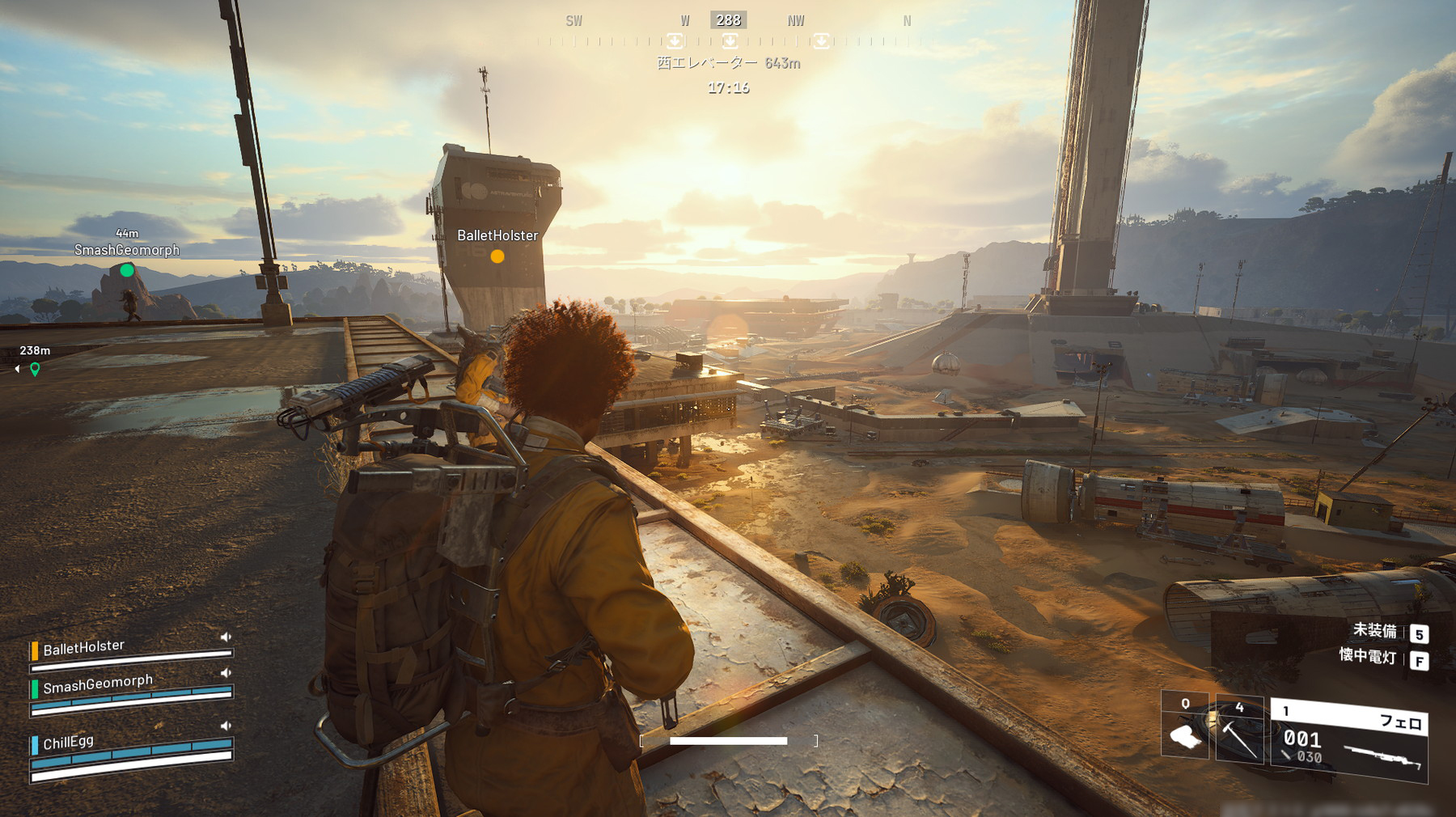Select the pickaxe tool slot
The image size is (1456, 817).
click(x=1239, y=730)
